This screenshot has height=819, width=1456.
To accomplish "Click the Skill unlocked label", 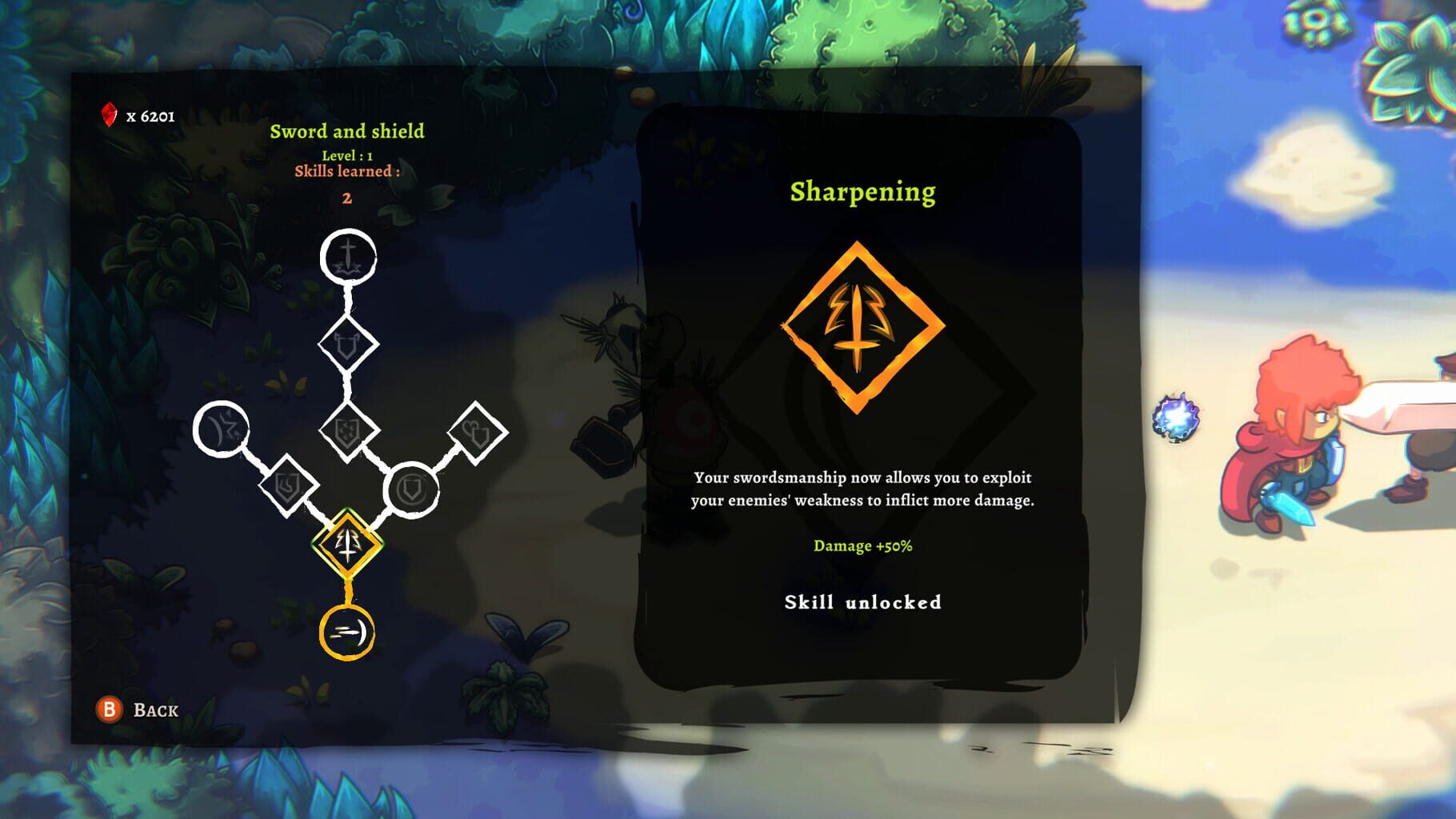I will (862, 604).
